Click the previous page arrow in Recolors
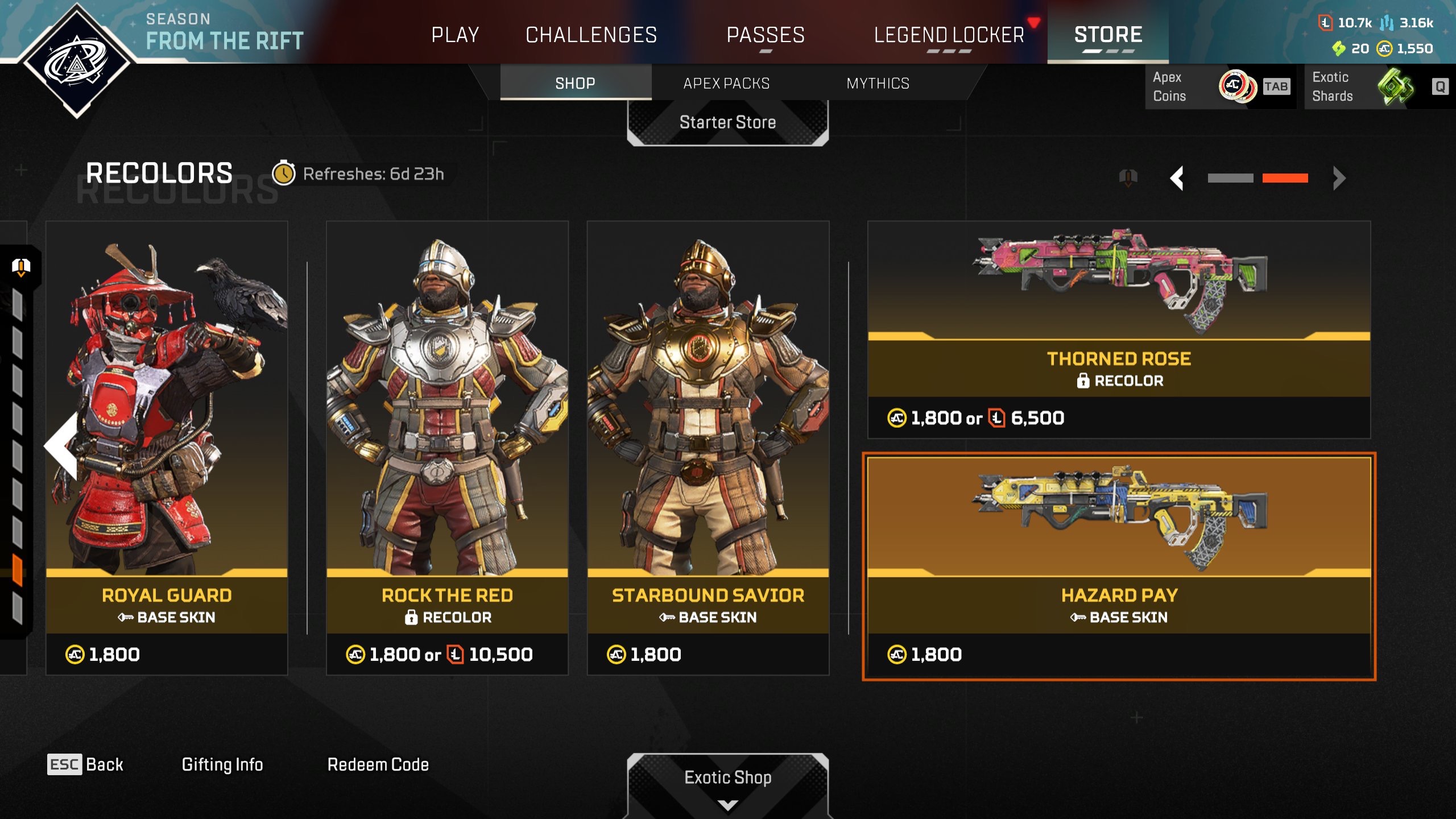This screenshot has height=819, width=1456. (1177, 178)
